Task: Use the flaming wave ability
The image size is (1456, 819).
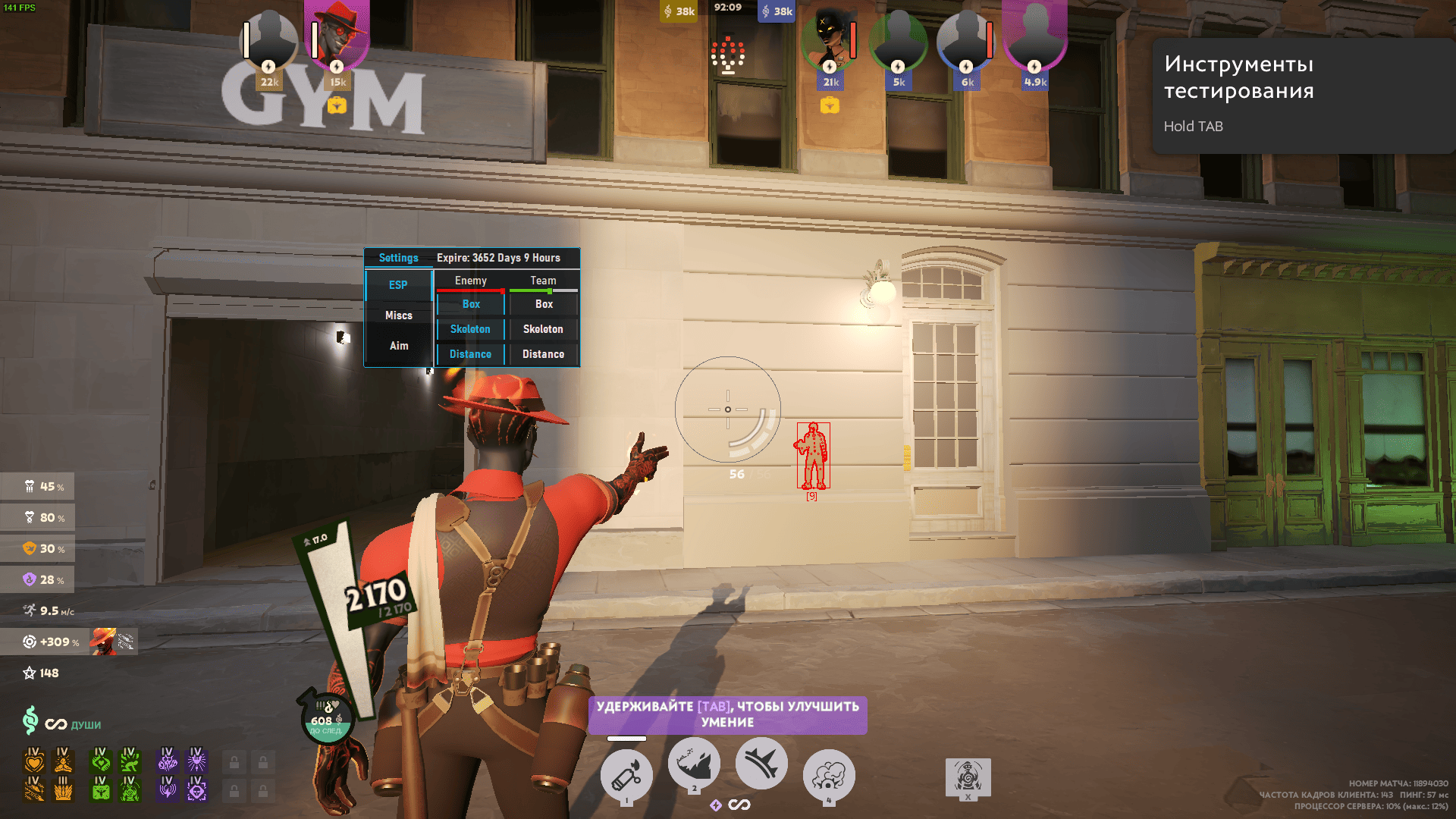Action: pyautogui.click(x=694, y=764)
